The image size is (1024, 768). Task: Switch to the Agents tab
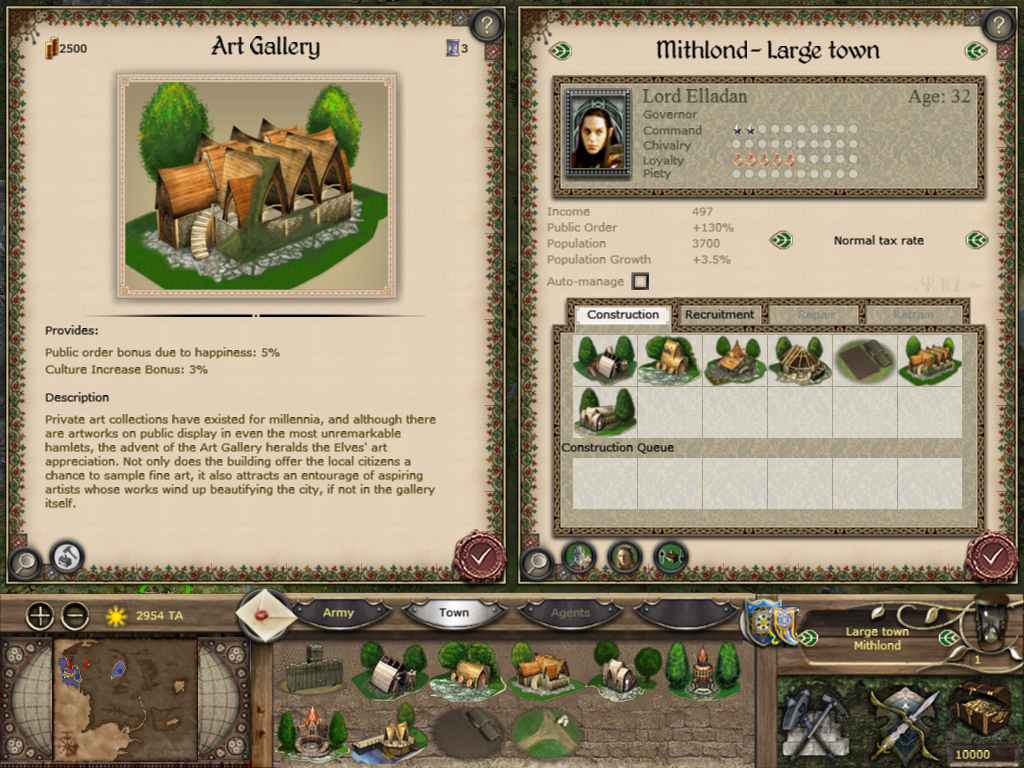coord(570,612)
